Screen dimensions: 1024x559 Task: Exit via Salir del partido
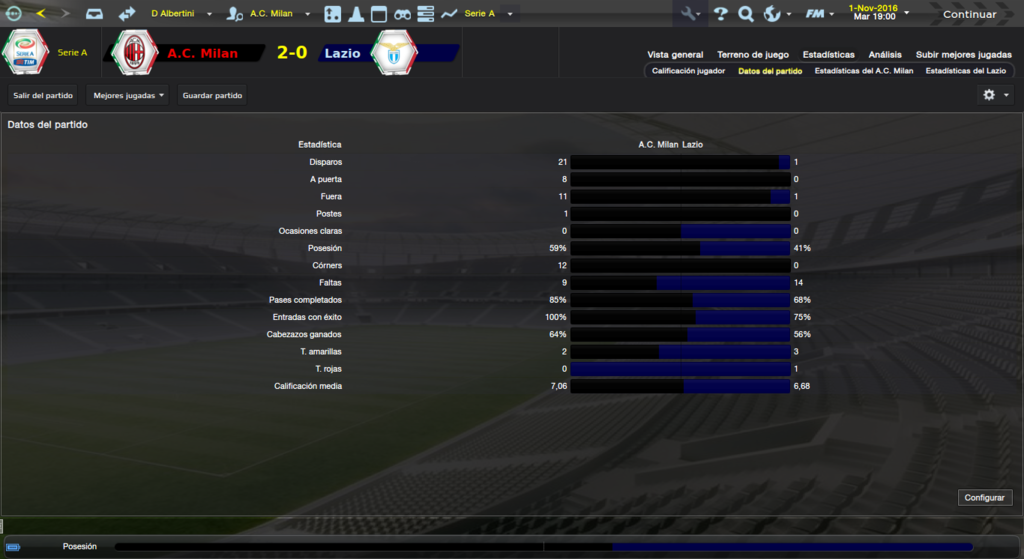point(43,95)
